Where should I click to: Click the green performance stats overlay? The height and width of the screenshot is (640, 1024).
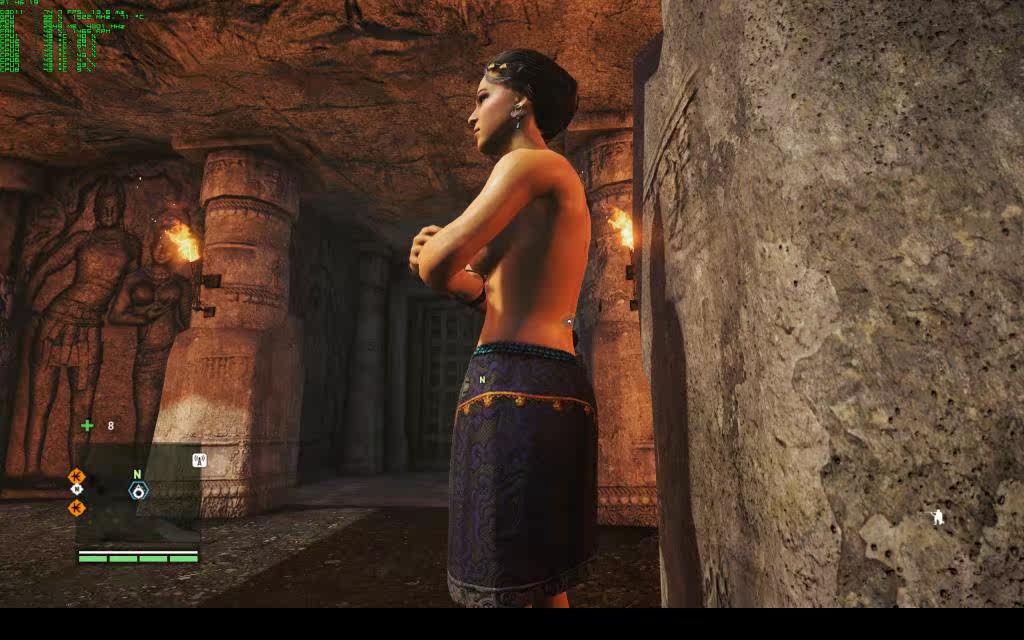50,38
